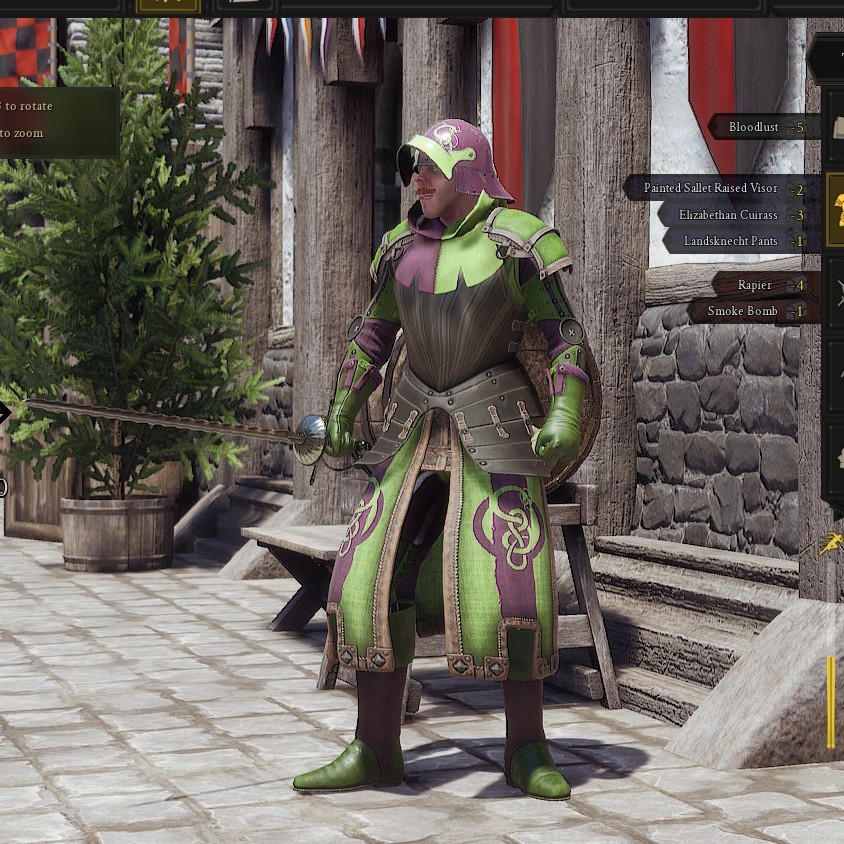The height and width of the screenshot is (844, 844).
Task: Pick the Rapier weapon entry
Action: [761, 285]
